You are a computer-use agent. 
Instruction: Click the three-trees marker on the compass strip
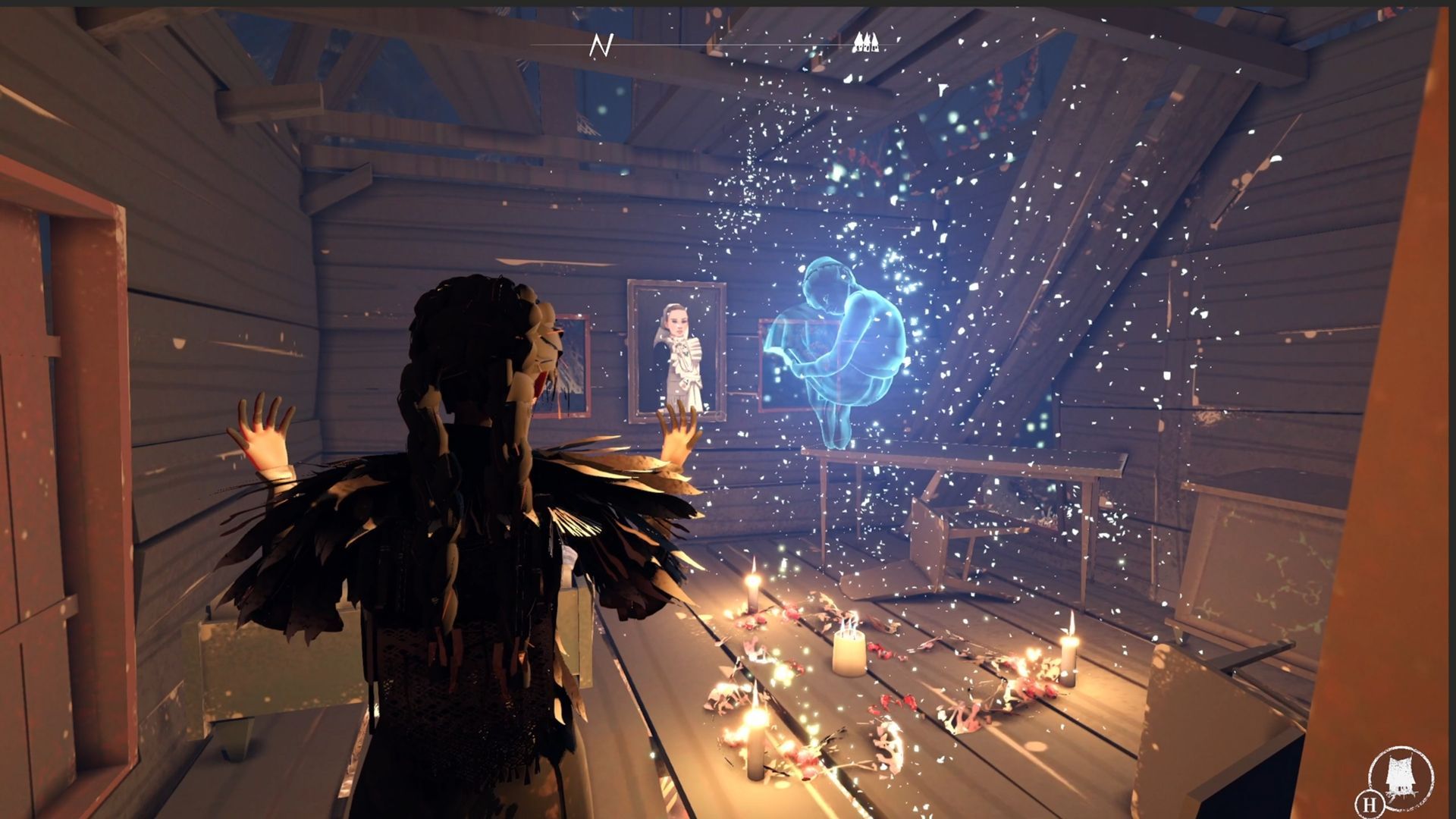coord(867,42)
